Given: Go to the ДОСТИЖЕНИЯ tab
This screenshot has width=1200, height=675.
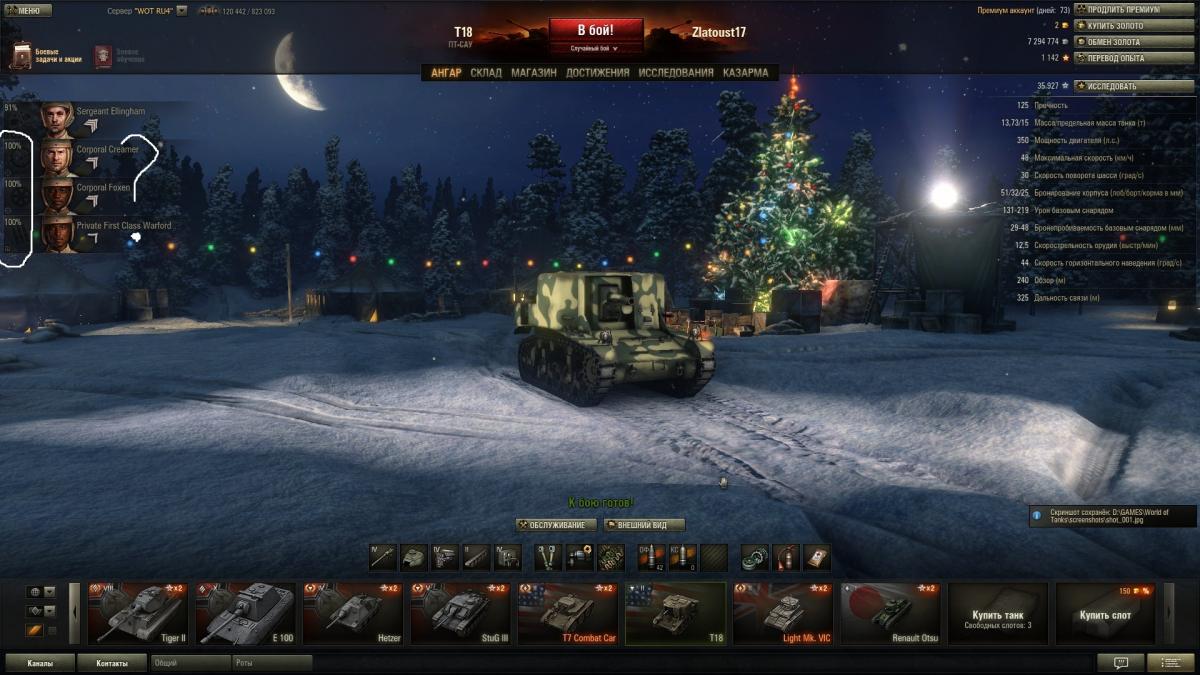Looking at the screenshot, I should [x=597, y=73].
